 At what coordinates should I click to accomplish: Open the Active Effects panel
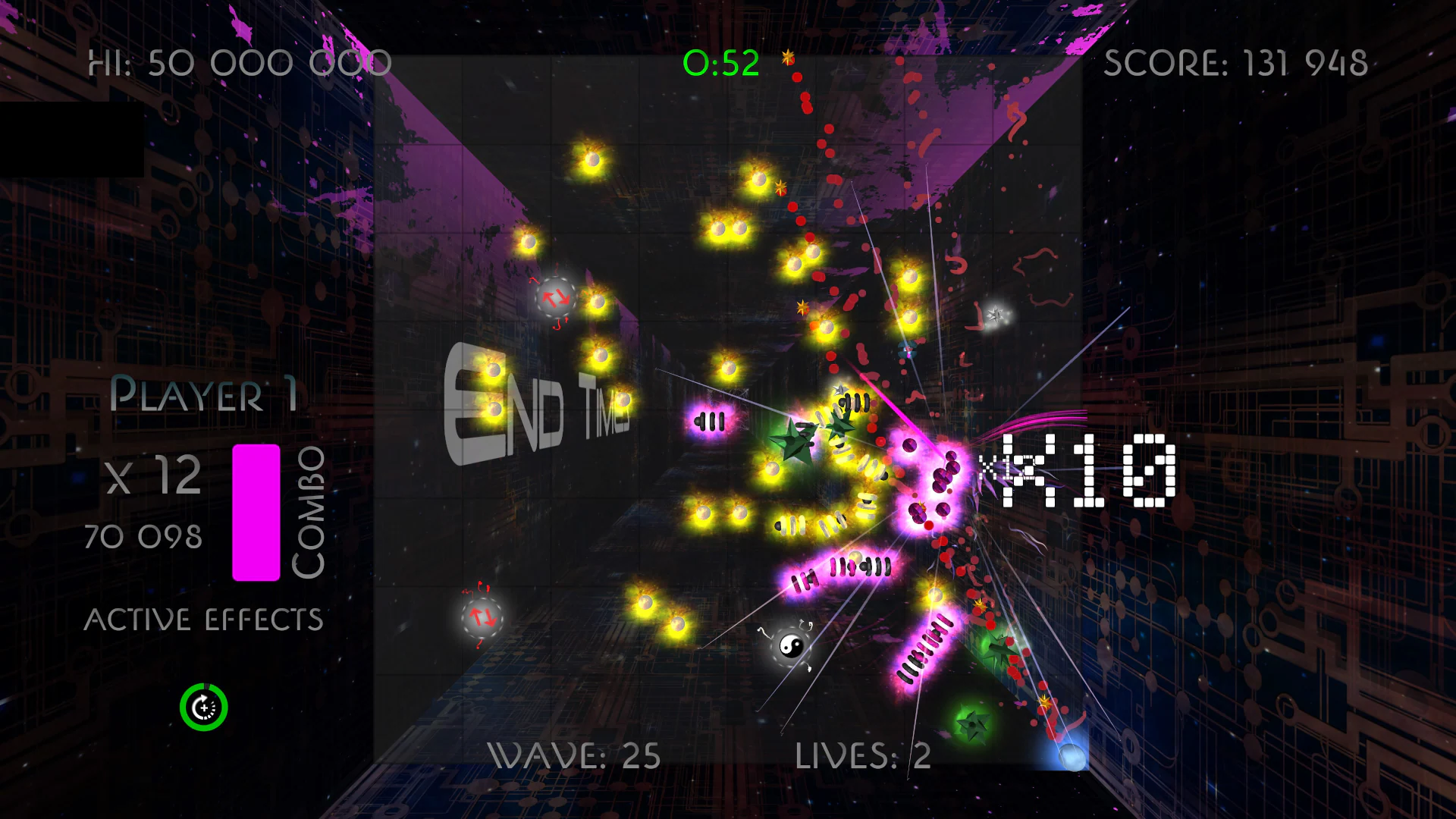click(x=204, y=618)
